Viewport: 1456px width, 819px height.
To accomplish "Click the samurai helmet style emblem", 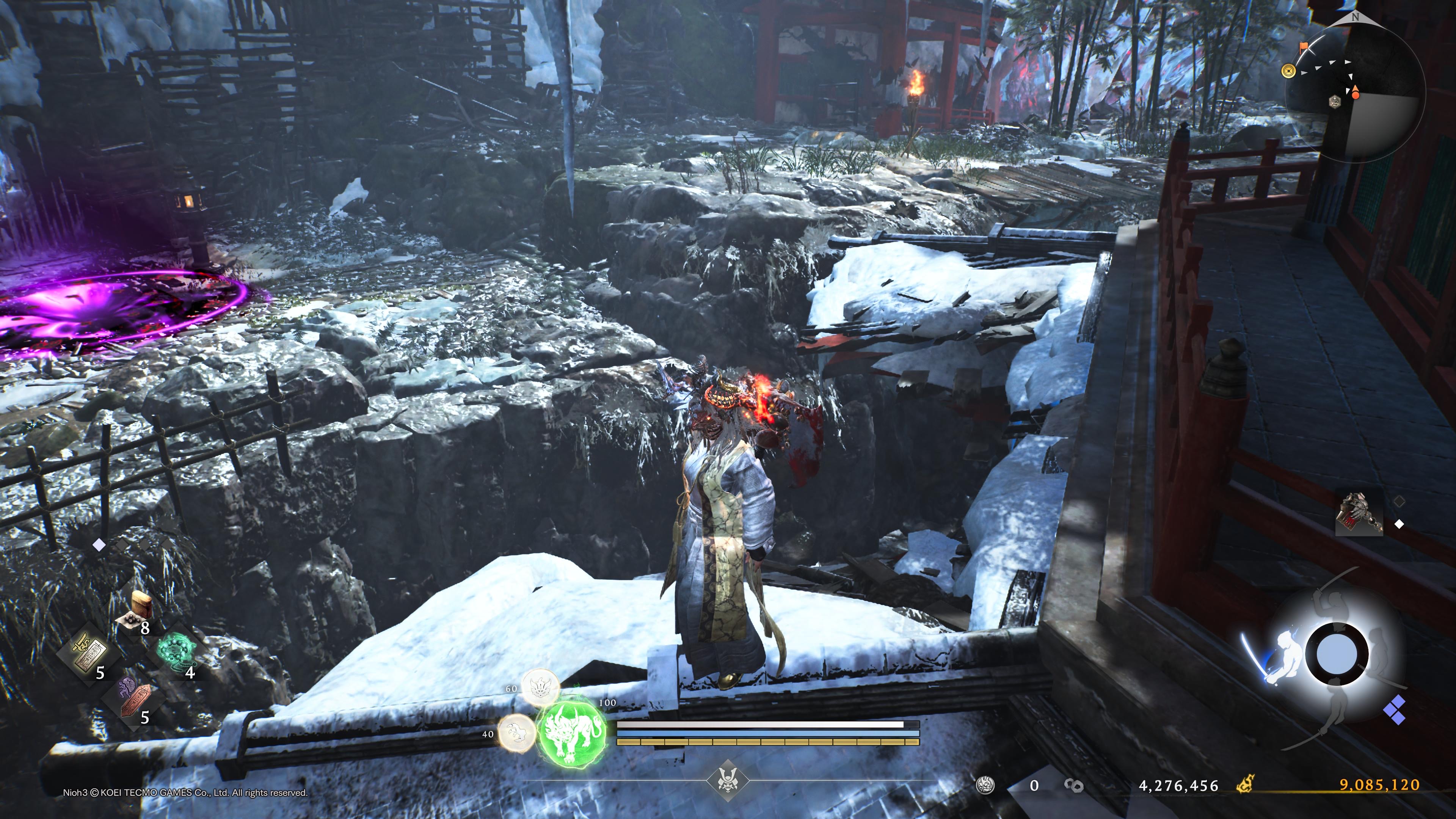I will (728, 781).
